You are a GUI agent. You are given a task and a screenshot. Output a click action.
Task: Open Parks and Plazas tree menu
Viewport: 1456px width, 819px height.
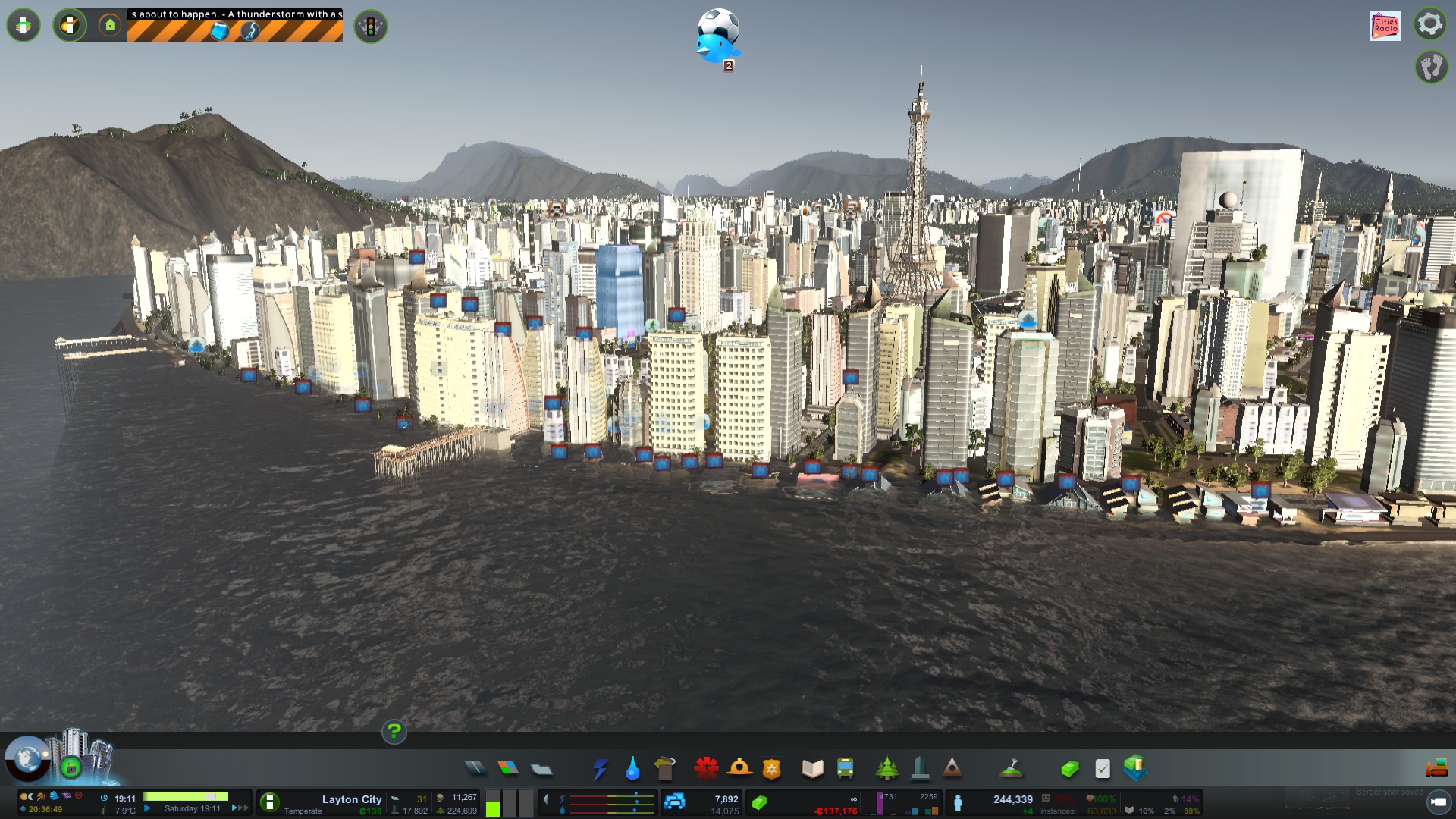[886, 768]
